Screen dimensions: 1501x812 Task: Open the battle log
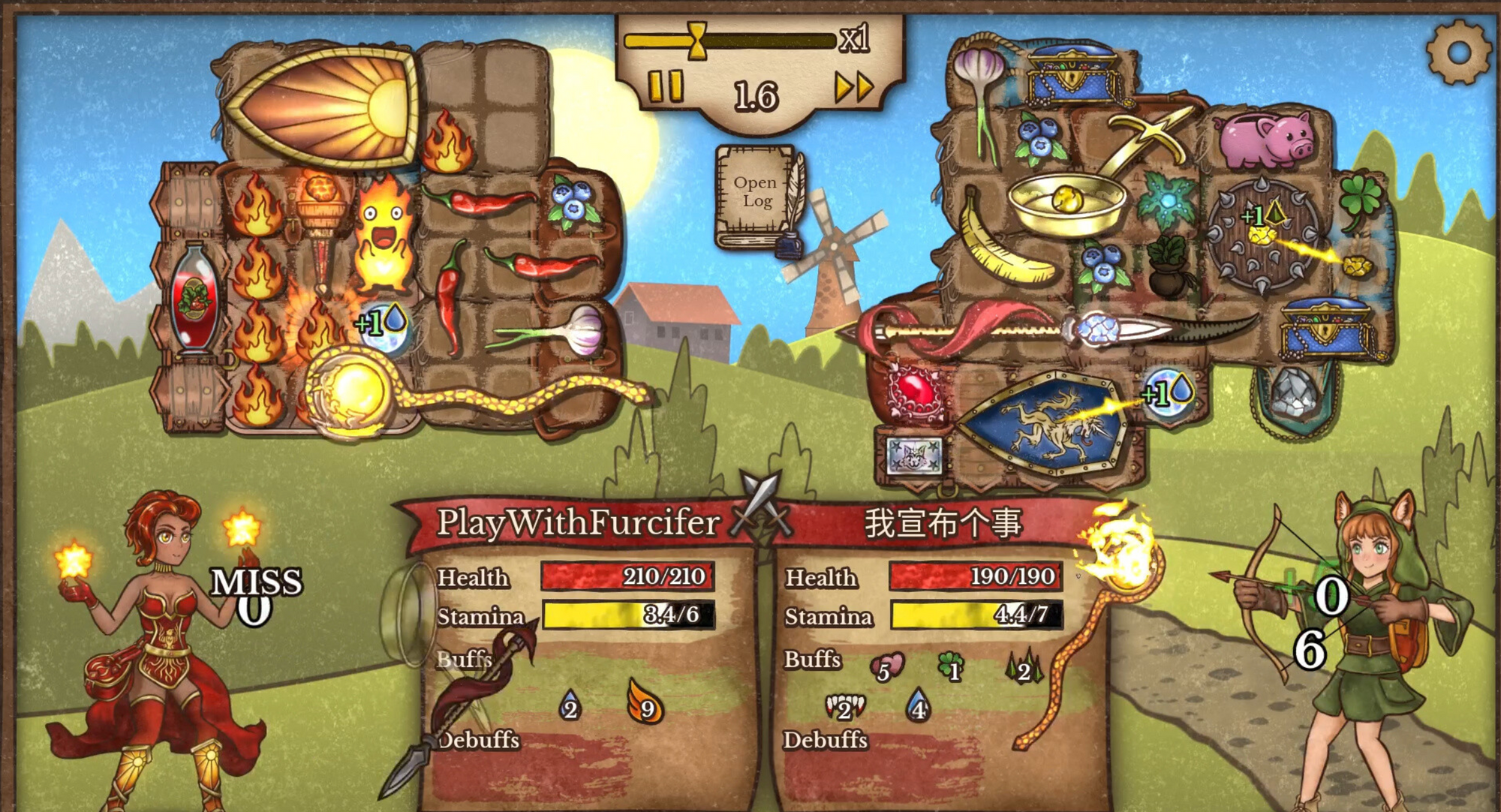pyautogui.click(x=755, y=194)
